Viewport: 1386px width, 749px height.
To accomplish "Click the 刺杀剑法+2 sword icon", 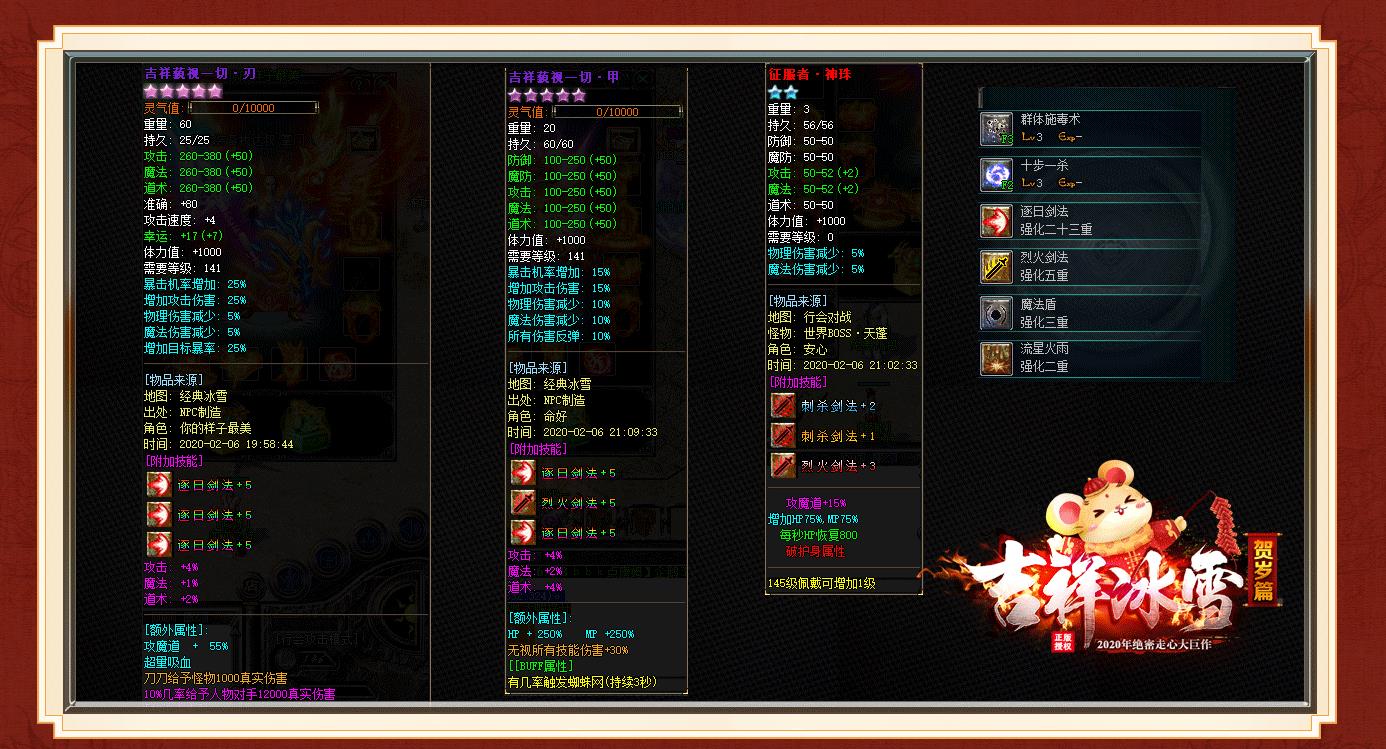I will tap(781, 406).
